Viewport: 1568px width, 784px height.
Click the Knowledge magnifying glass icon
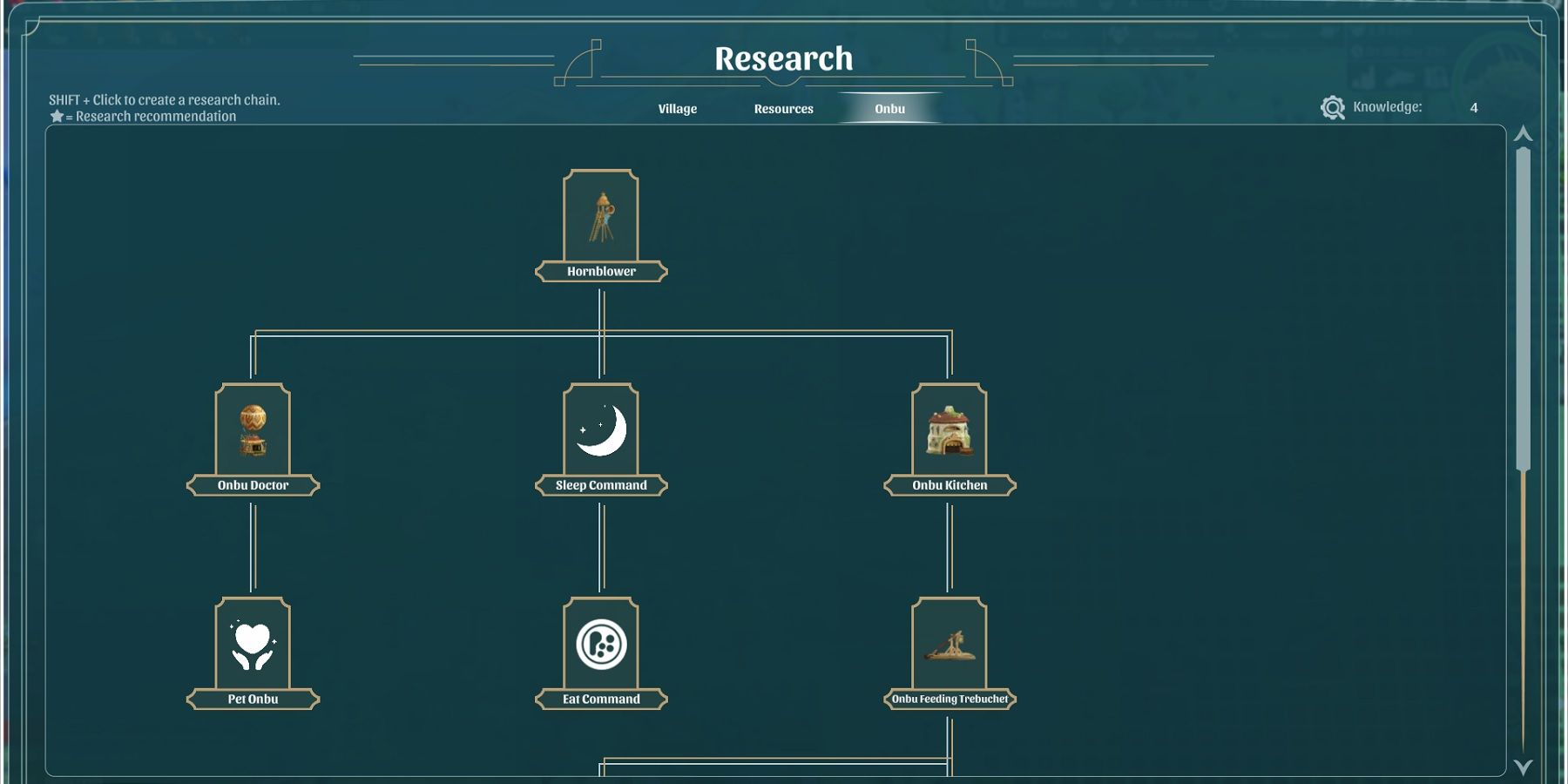pyautogui.click(x=1331, y=105)
